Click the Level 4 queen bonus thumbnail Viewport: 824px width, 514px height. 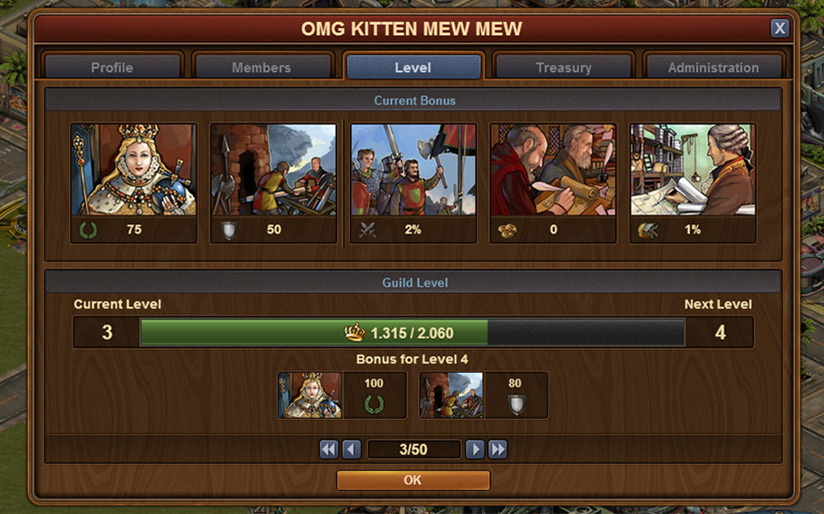310,395
